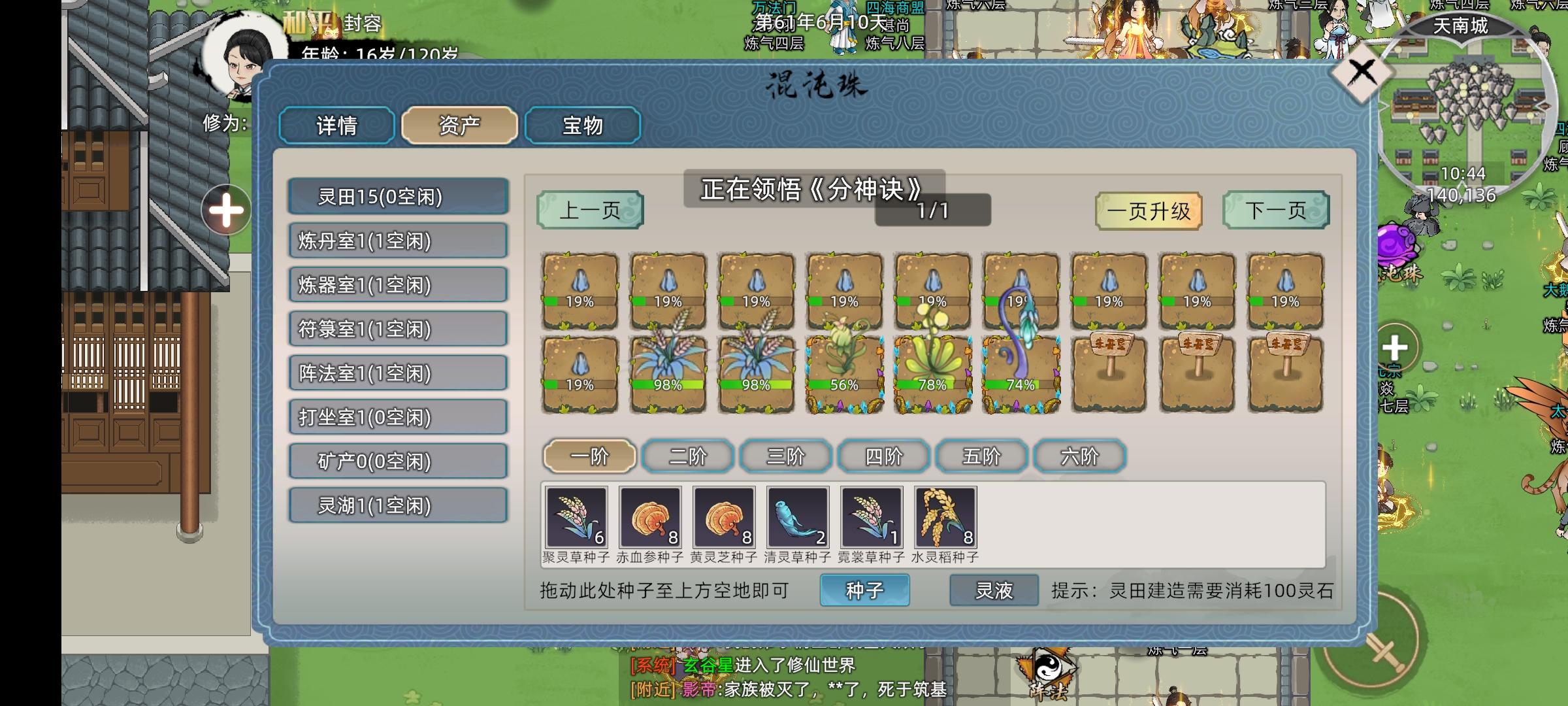The image size is (1568, 706).
Task: Click the 下一页 button
Action: tap(1275, 210)
